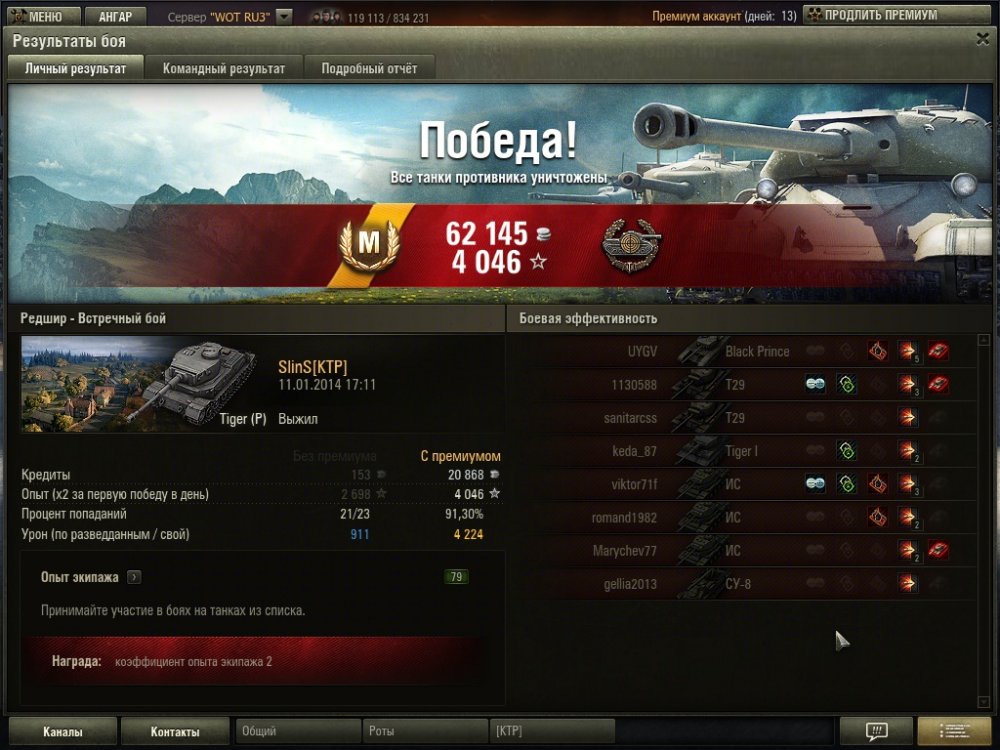Open the Каналы channels button
Screen dimensions: 1000x750
(63, 732)
